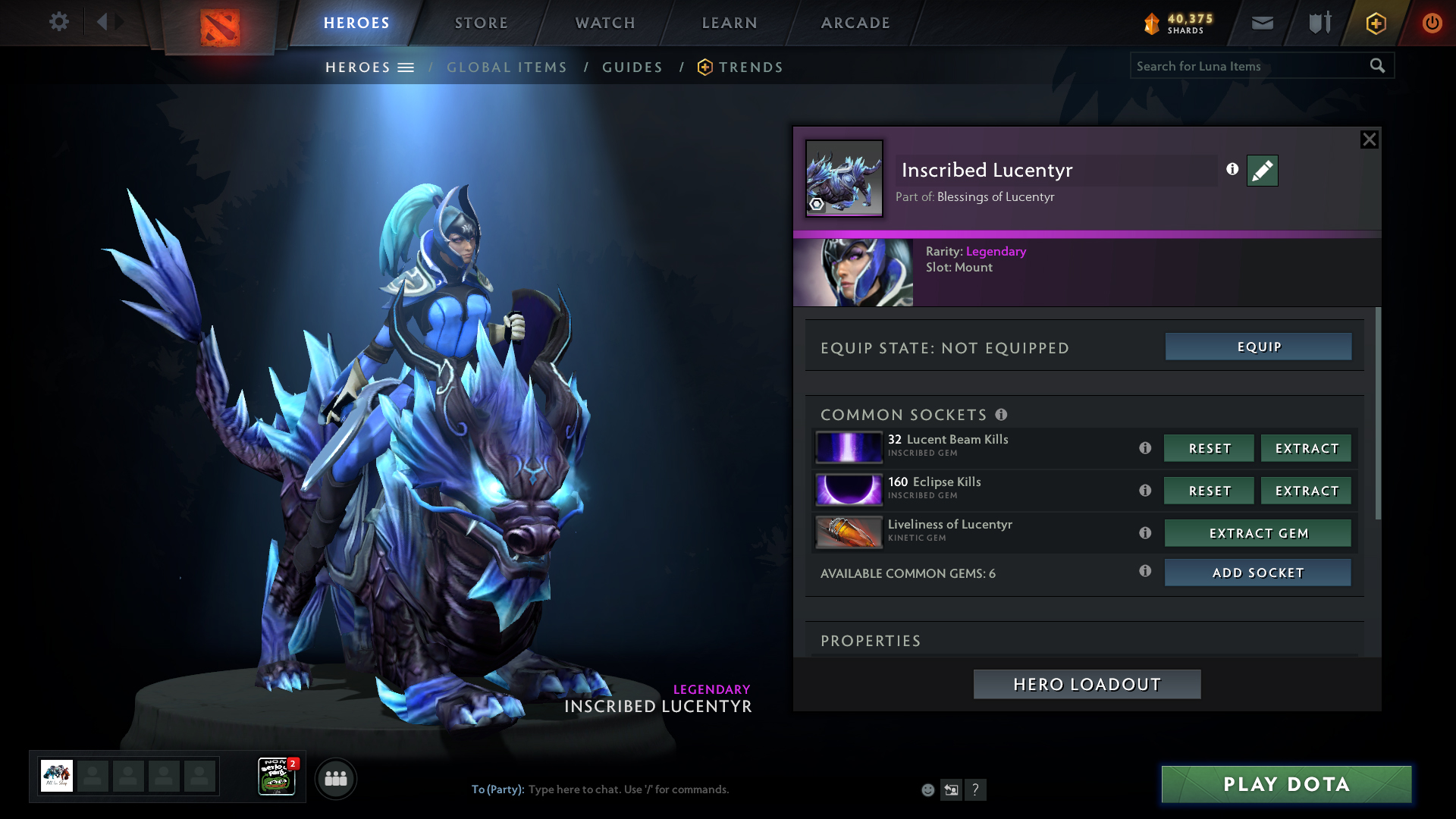Go to the Learn tab
Screen dimensions: 1456x819
(x=730, y=23)
